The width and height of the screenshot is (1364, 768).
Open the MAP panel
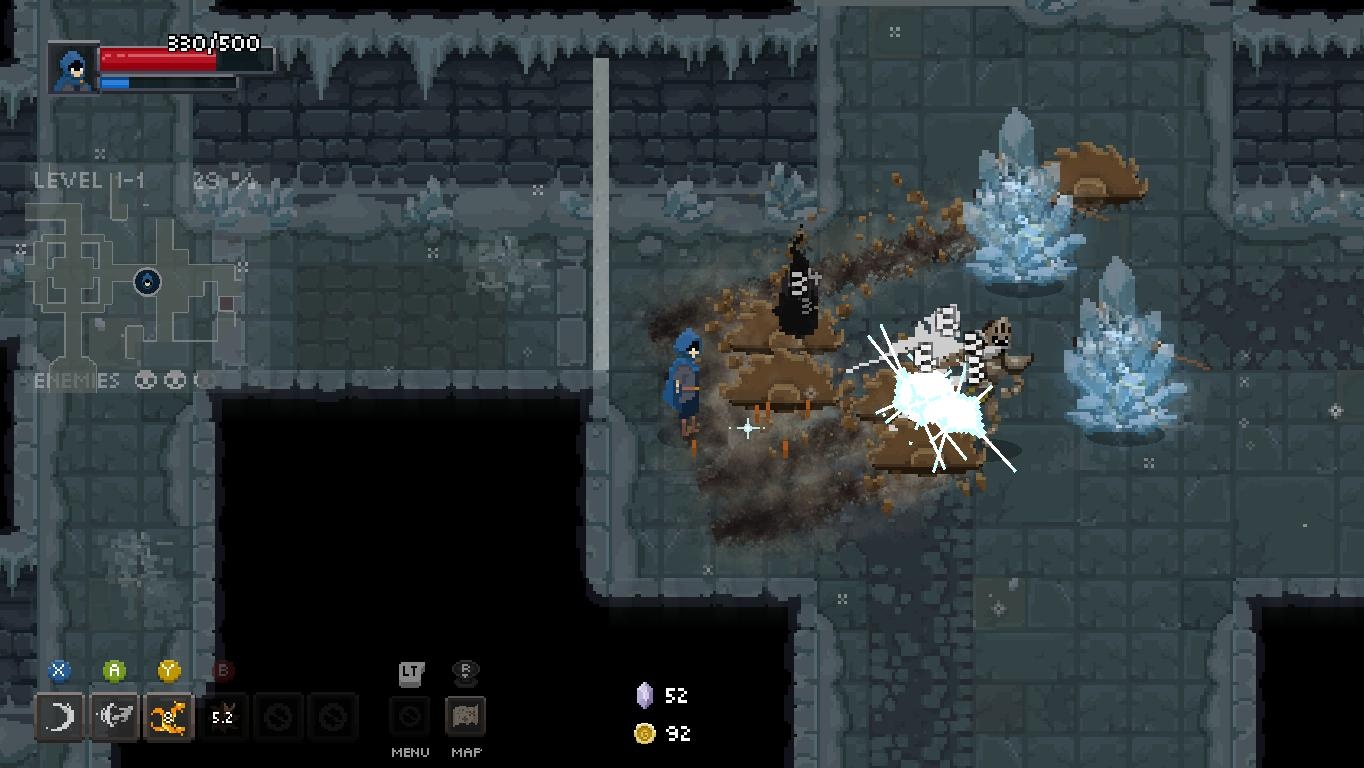pos(465,716)
